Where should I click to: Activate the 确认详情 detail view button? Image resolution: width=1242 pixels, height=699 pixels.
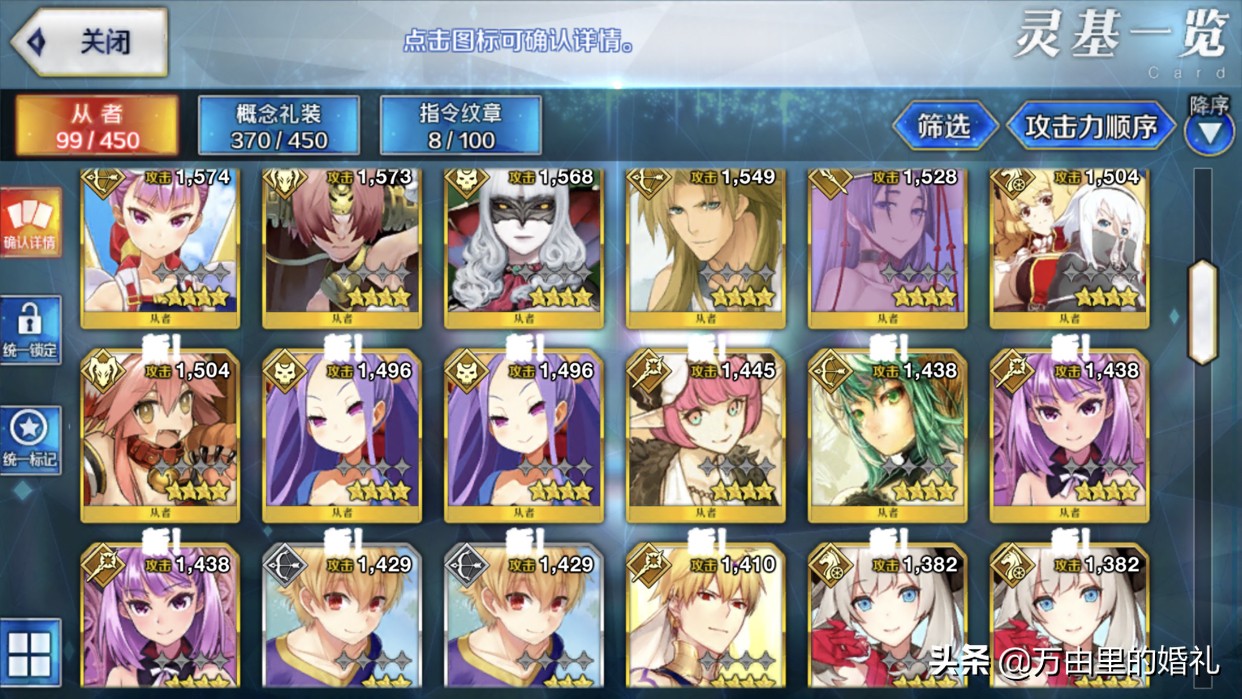[x=30, y=223]
